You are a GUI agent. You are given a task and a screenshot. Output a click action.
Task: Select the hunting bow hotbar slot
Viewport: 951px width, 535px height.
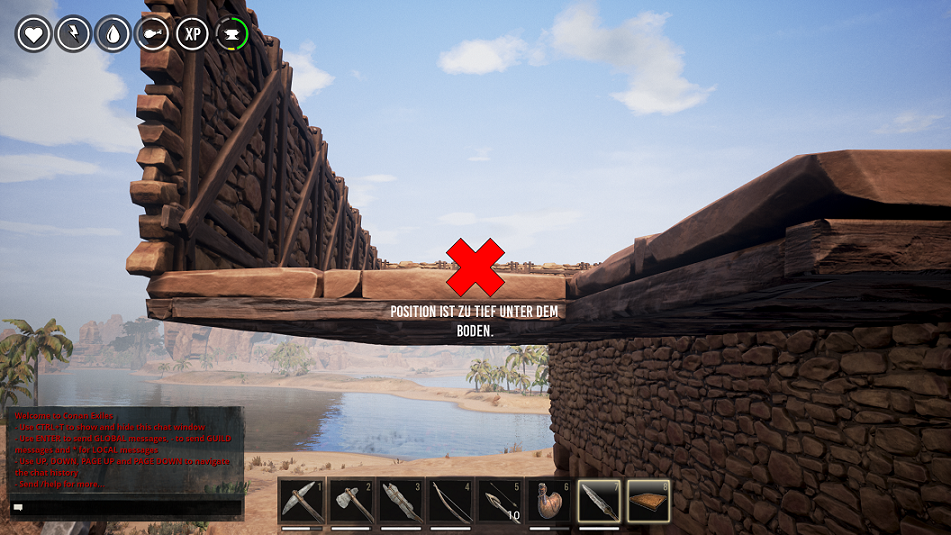coord(450,500)
